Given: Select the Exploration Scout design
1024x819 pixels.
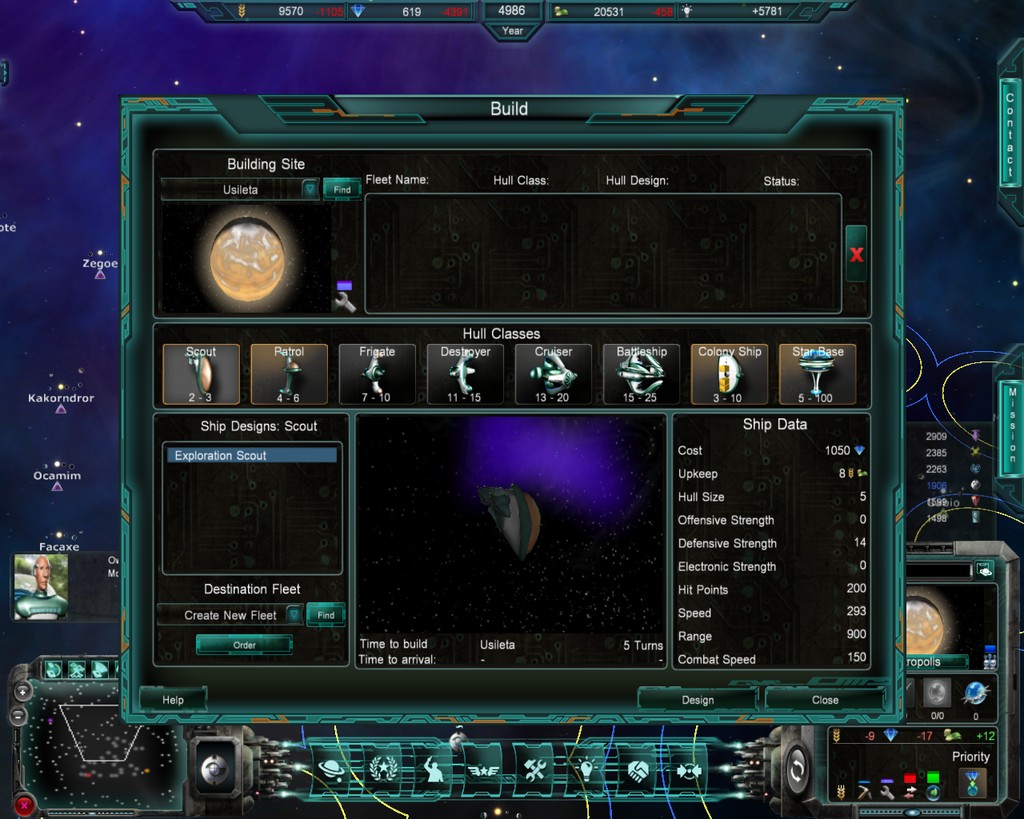Looking at the screenshot, I should [x=252, y=455].
